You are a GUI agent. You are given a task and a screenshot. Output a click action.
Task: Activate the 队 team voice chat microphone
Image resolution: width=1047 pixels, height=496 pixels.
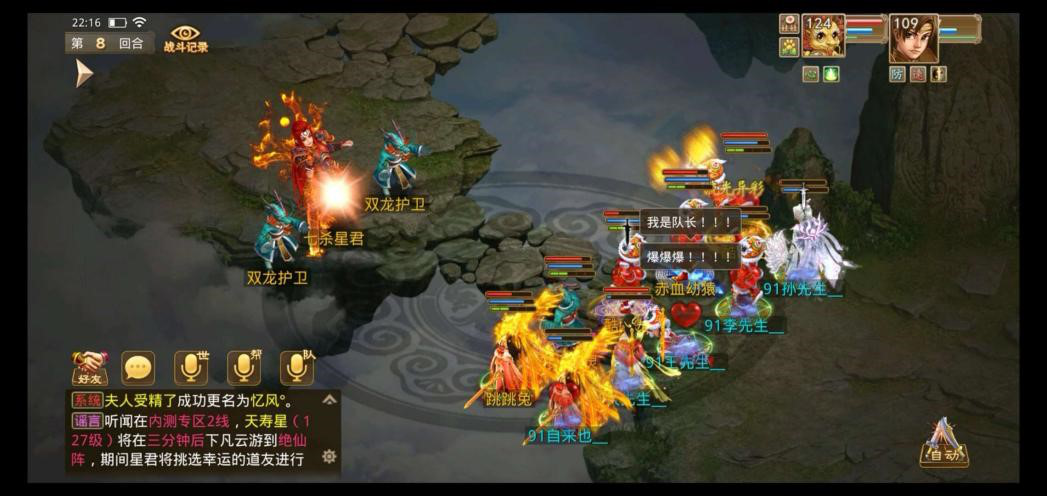point(296,368)
